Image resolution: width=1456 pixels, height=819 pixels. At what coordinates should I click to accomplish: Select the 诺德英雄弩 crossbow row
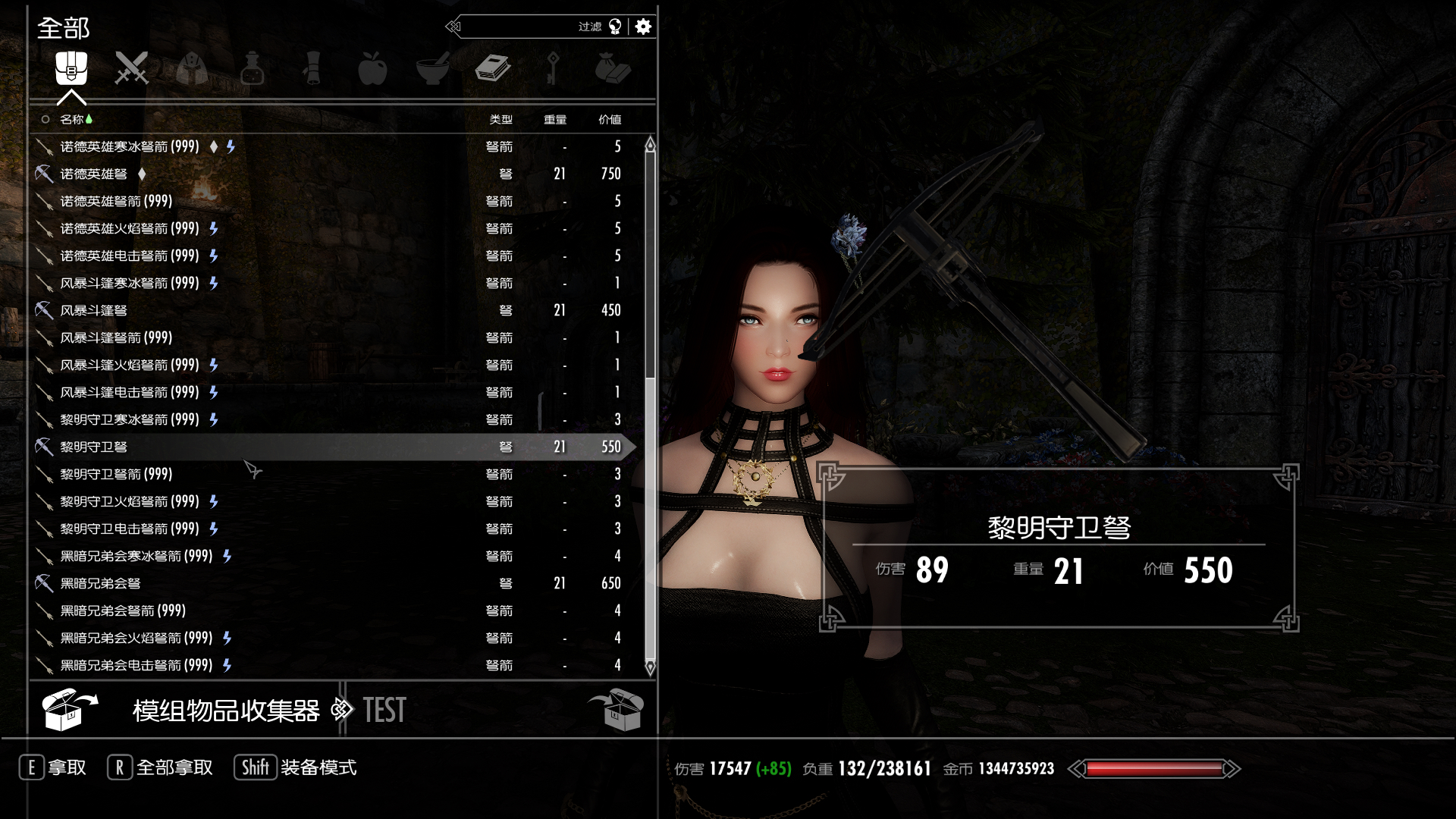click(94, 174)
